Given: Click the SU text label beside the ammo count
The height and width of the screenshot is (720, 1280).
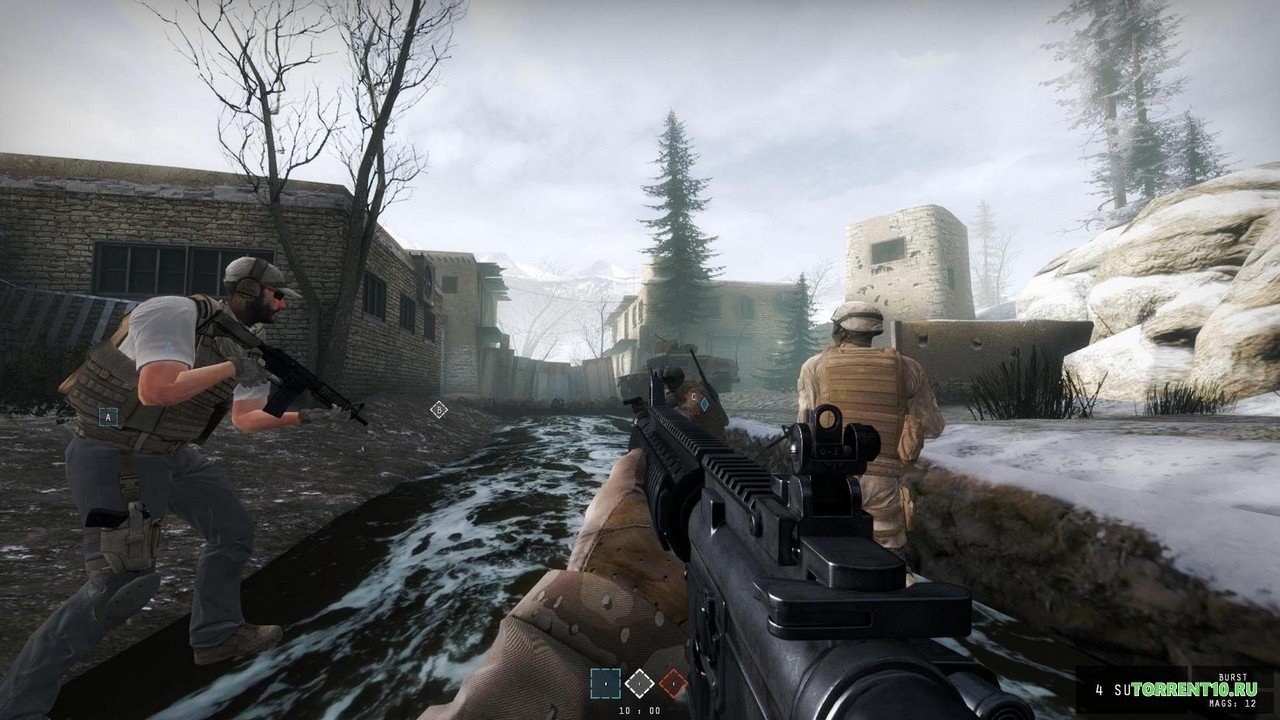Looking at the screenshot, I should tap(1121, 689).
